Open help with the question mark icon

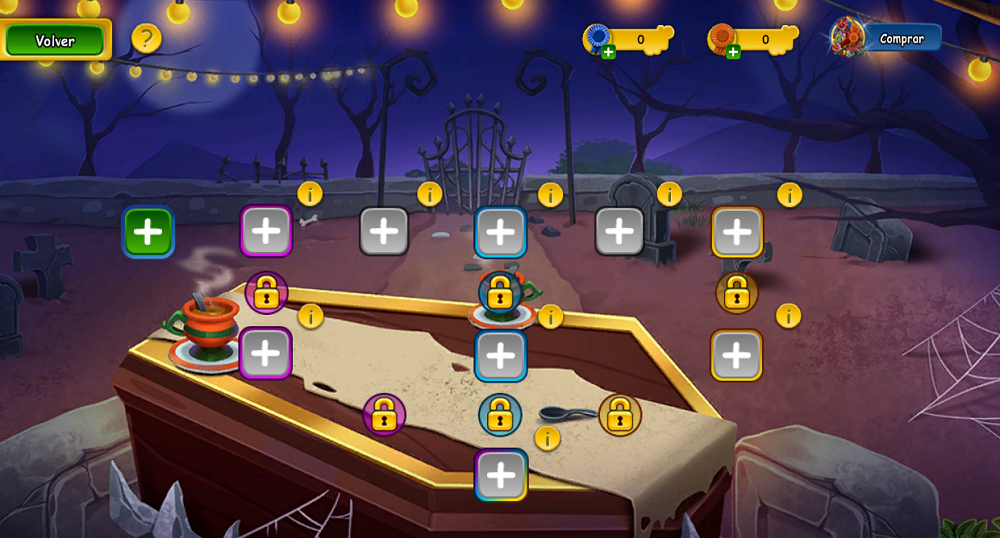pos(146,39)
